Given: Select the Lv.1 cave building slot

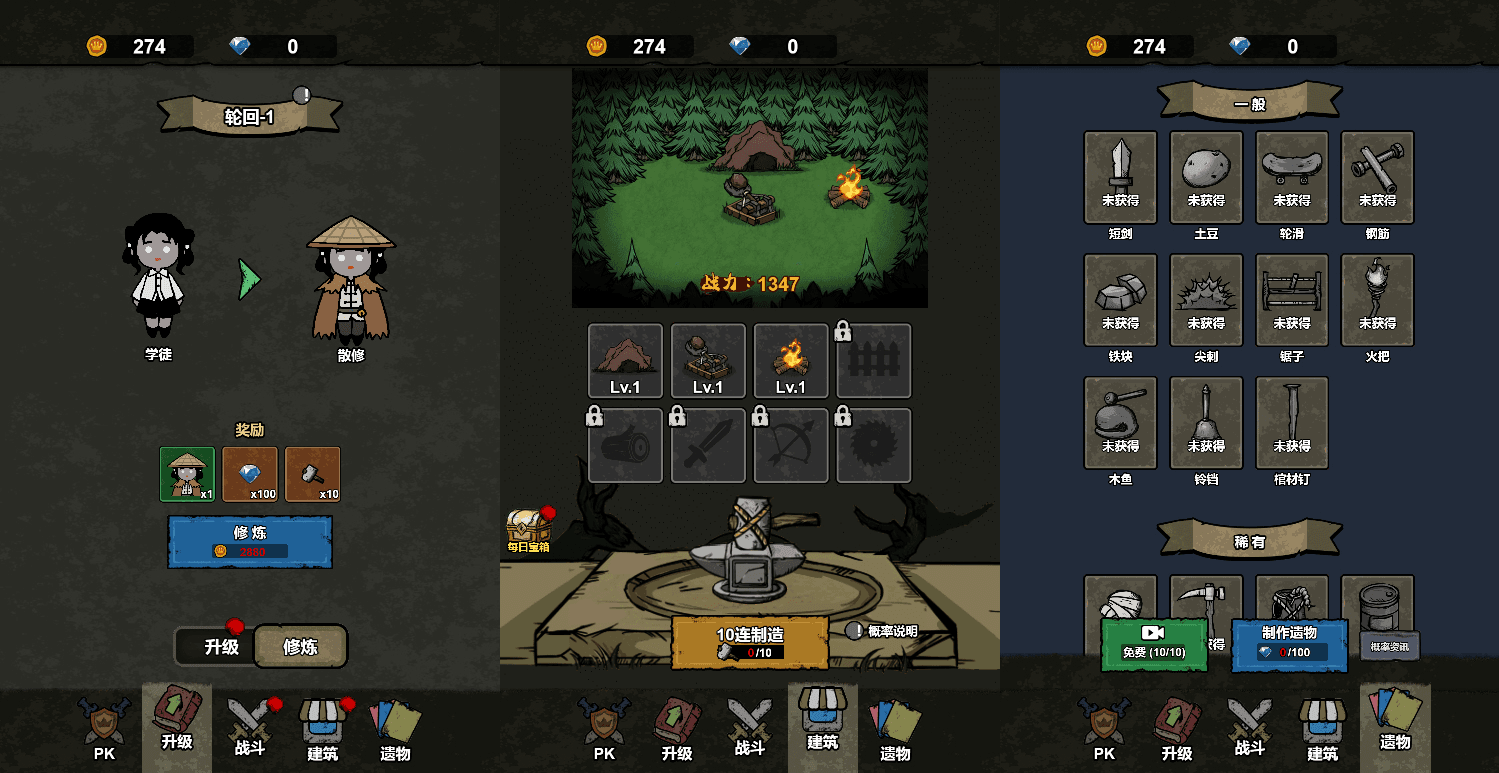Looking at the screenshot, I should tap(625, 361).
